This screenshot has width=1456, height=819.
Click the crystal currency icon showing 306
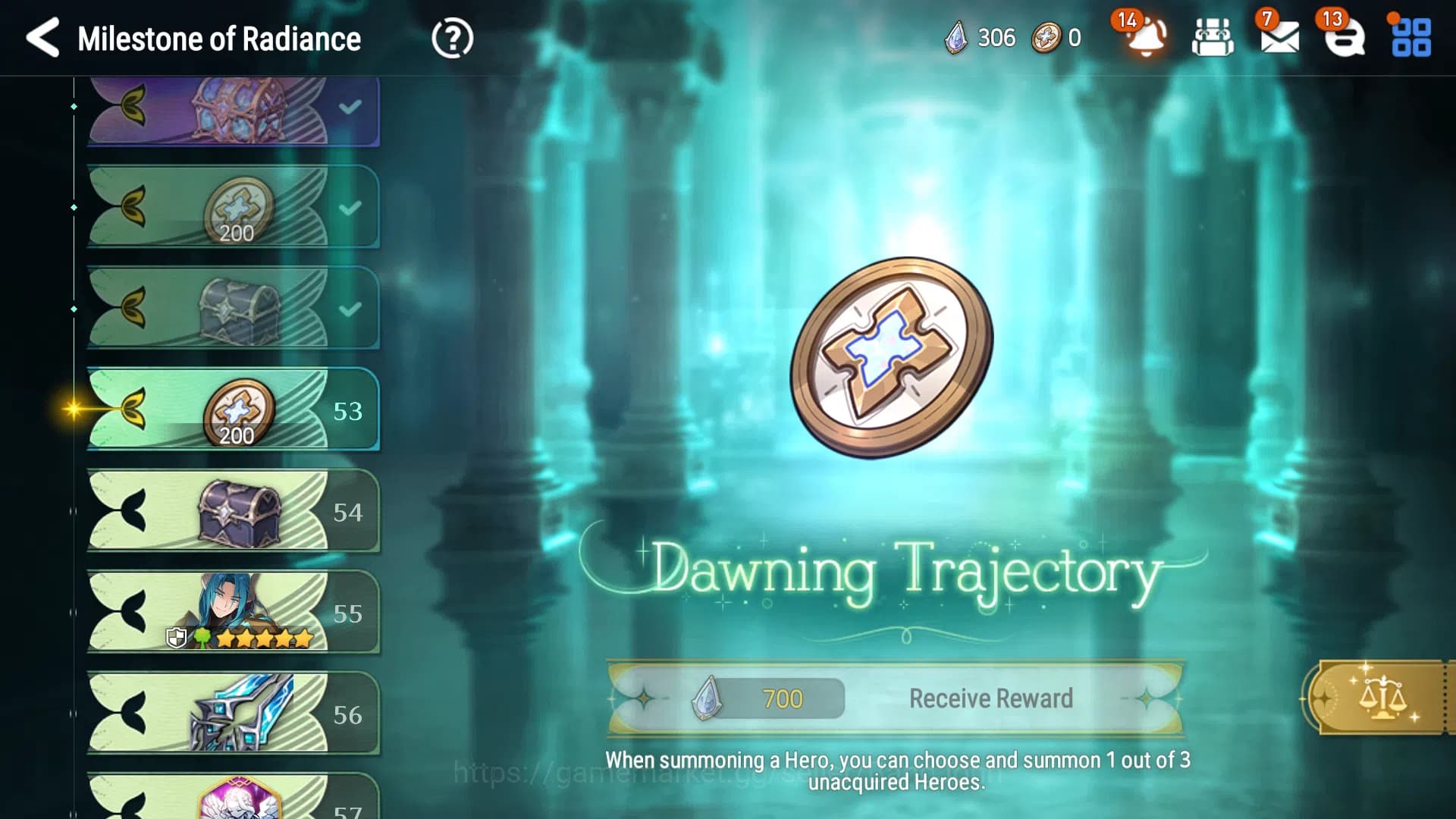(x=957, y=37)
